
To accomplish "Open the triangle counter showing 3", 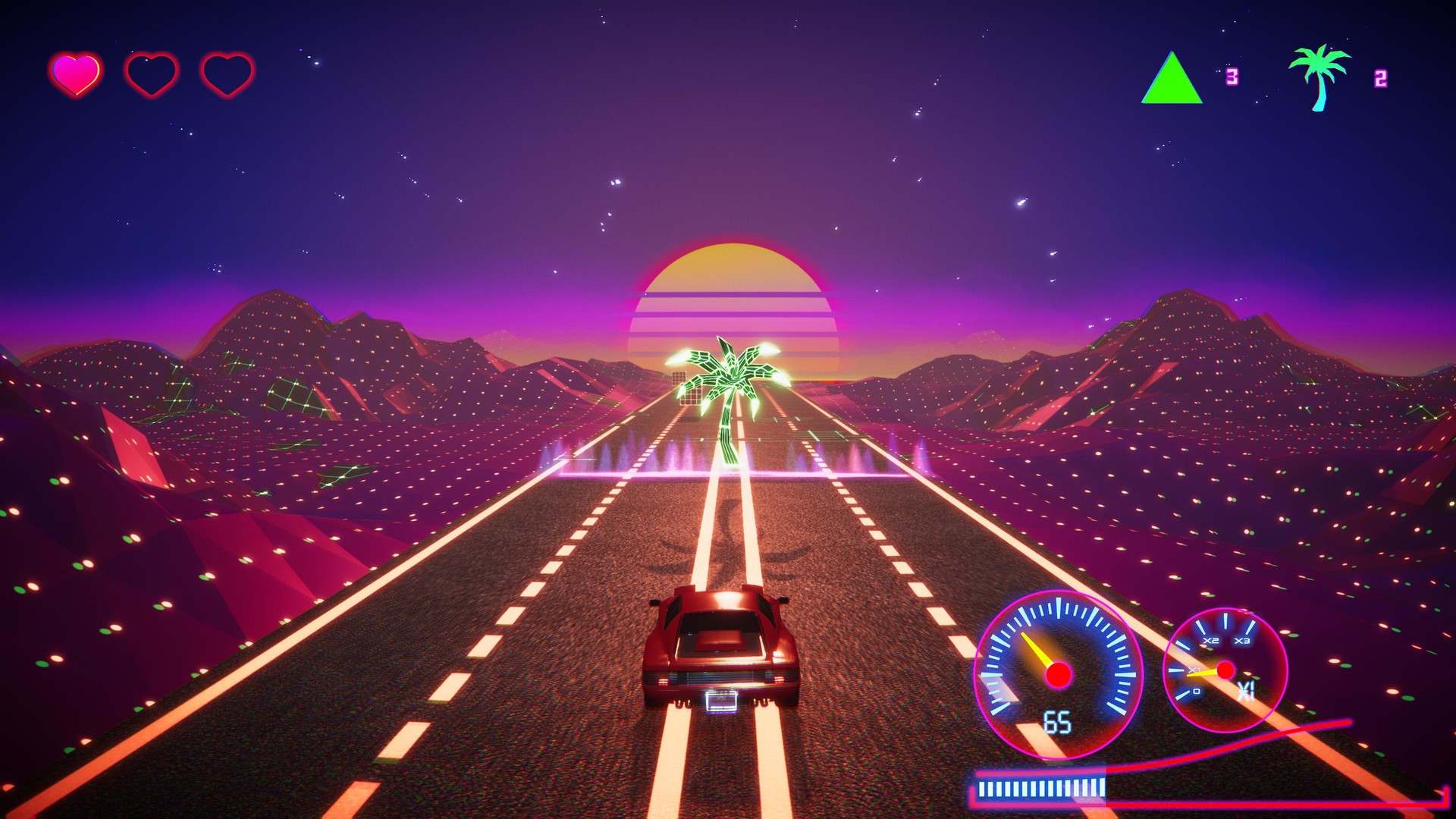I will click(x=1232, y=76).
